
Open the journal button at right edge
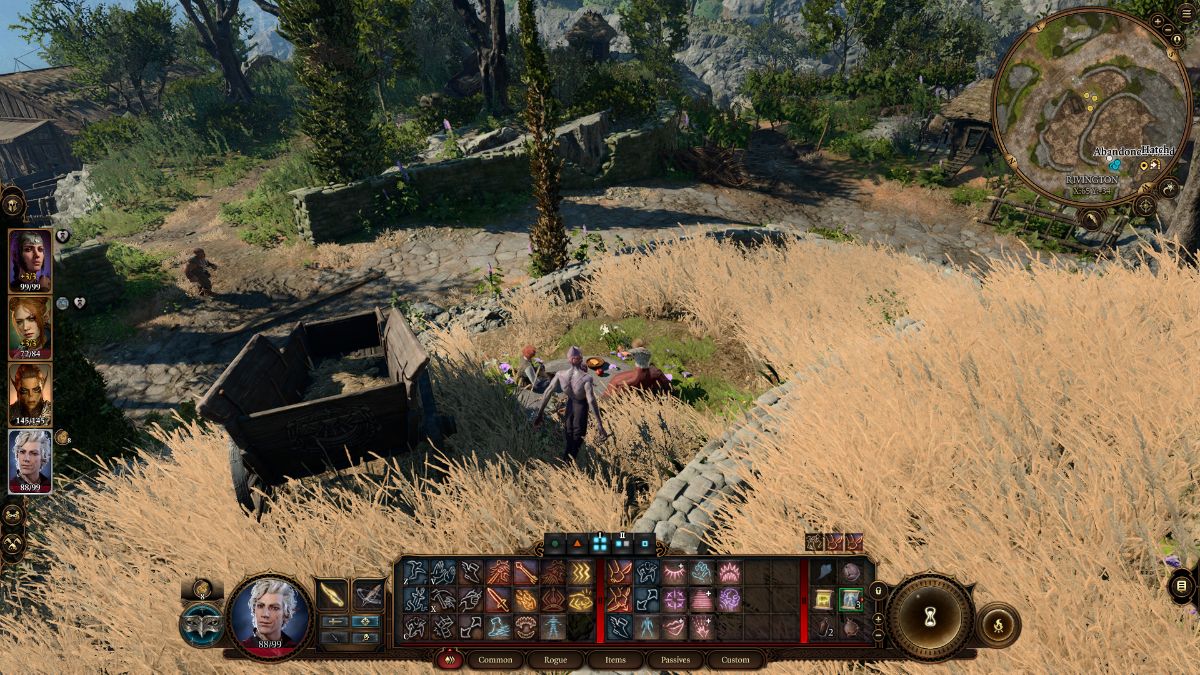coord(1181,585)
